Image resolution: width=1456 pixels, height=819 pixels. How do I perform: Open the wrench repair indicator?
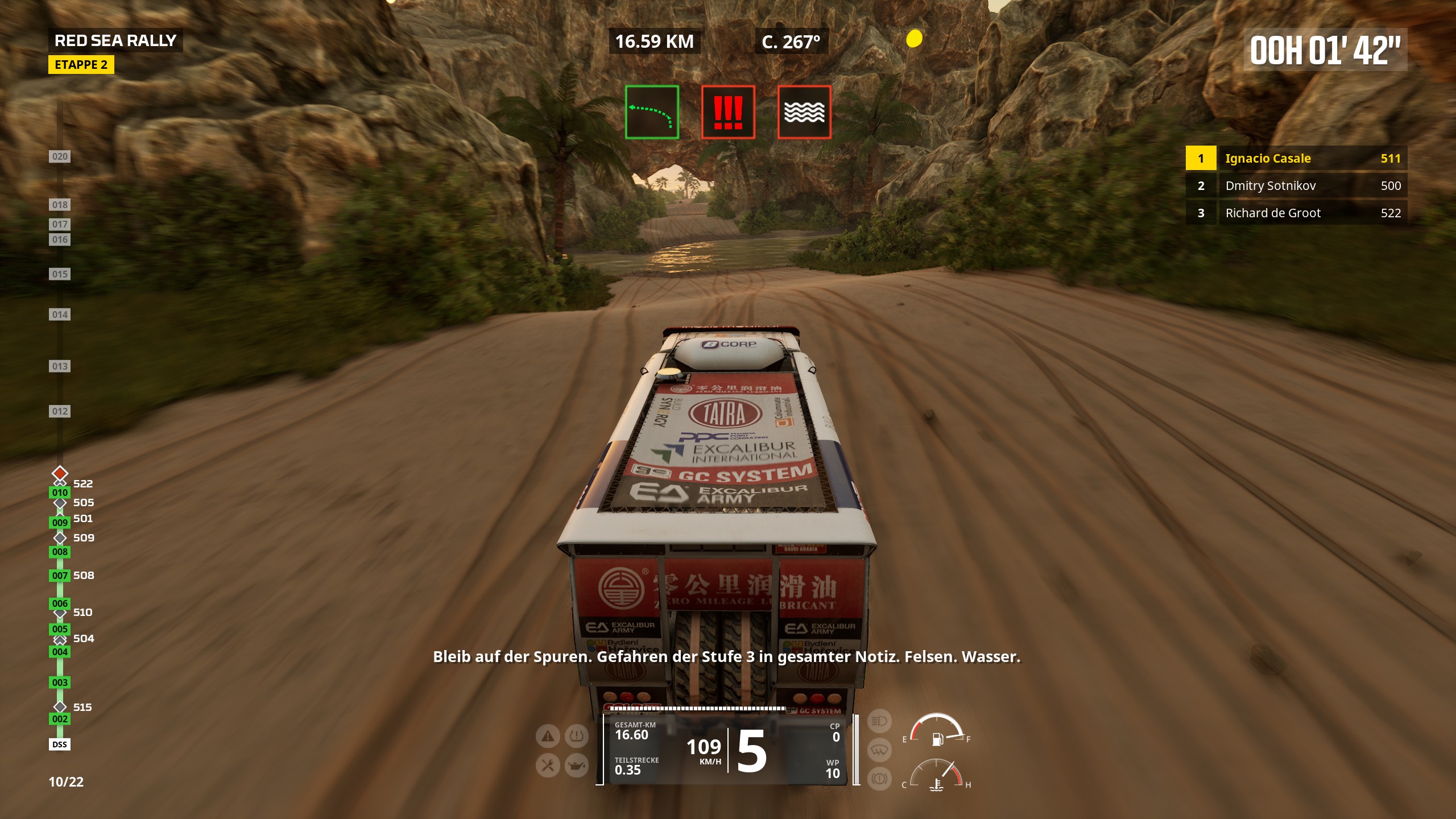548,766
